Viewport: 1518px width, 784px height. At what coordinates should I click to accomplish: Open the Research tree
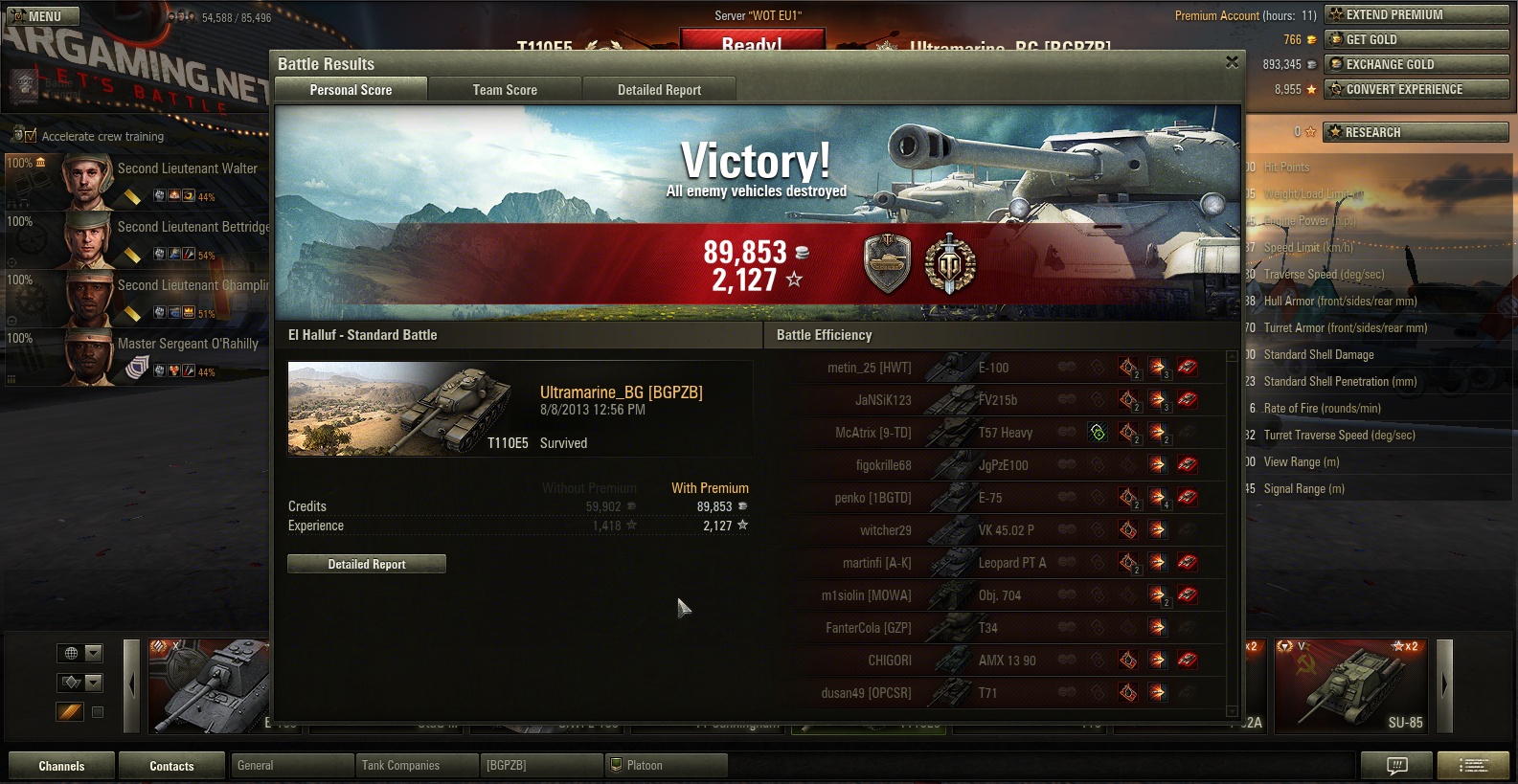pyautogui.click(x=1416, y=132)
